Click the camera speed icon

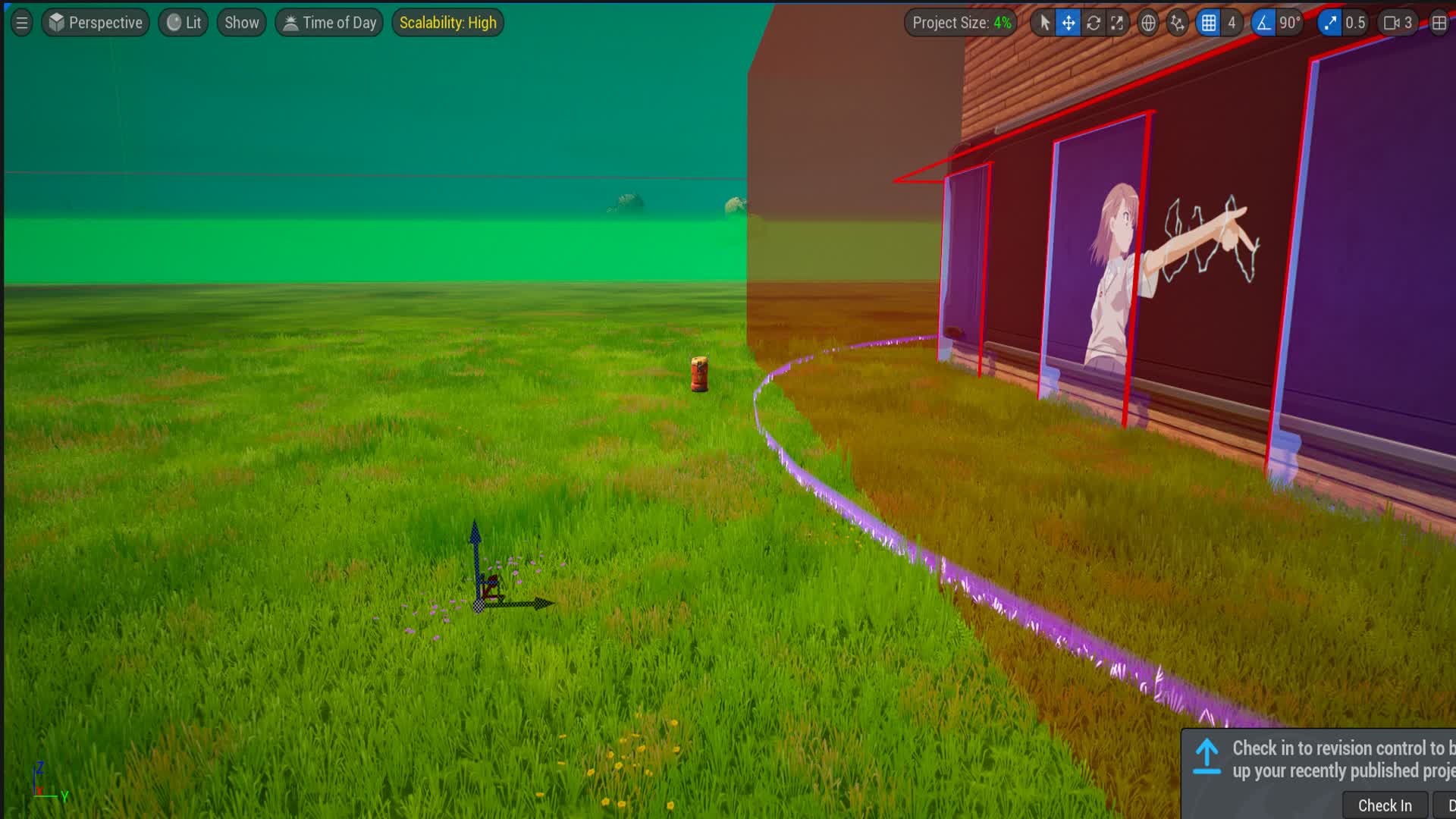click(x=1394, y=23)
